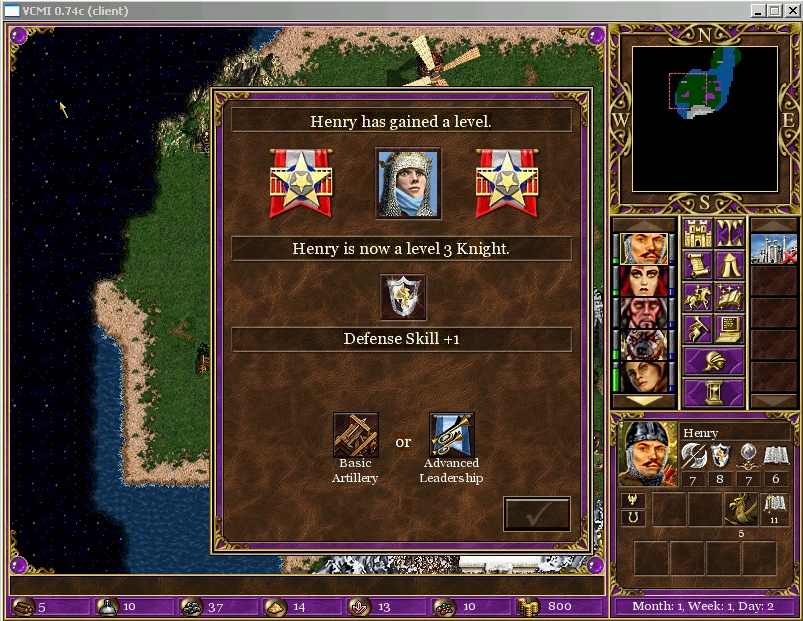Choose the Basic Artillery skill
The width and height of the screenshot is (803, 621).
pyautogui.click(x=355, y=435)
